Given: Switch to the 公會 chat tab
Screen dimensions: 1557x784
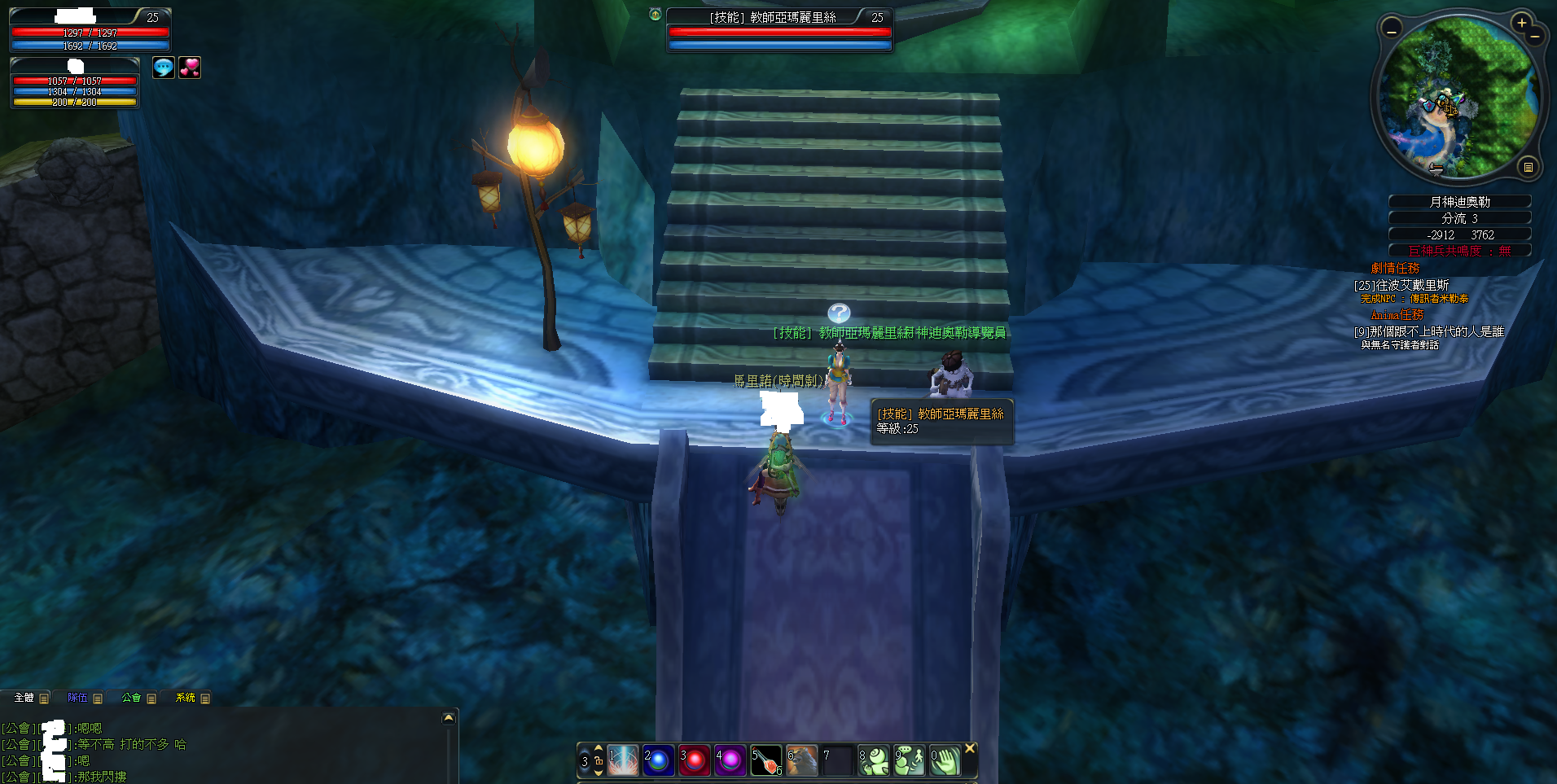Looking at the screenshot, I should coord(131,698).
